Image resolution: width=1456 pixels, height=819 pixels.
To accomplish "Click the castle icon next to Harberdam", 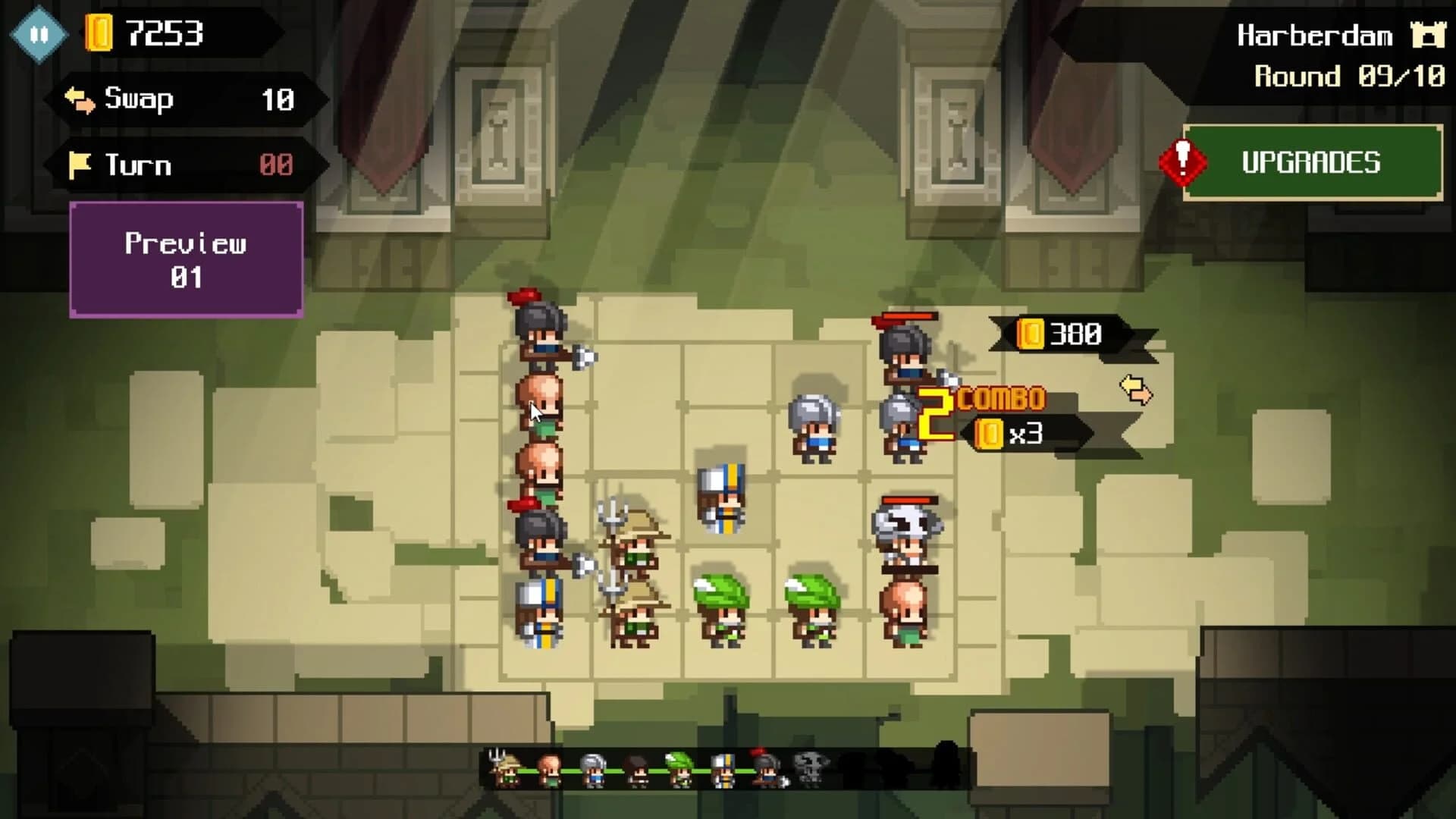I will point(1429,34).
